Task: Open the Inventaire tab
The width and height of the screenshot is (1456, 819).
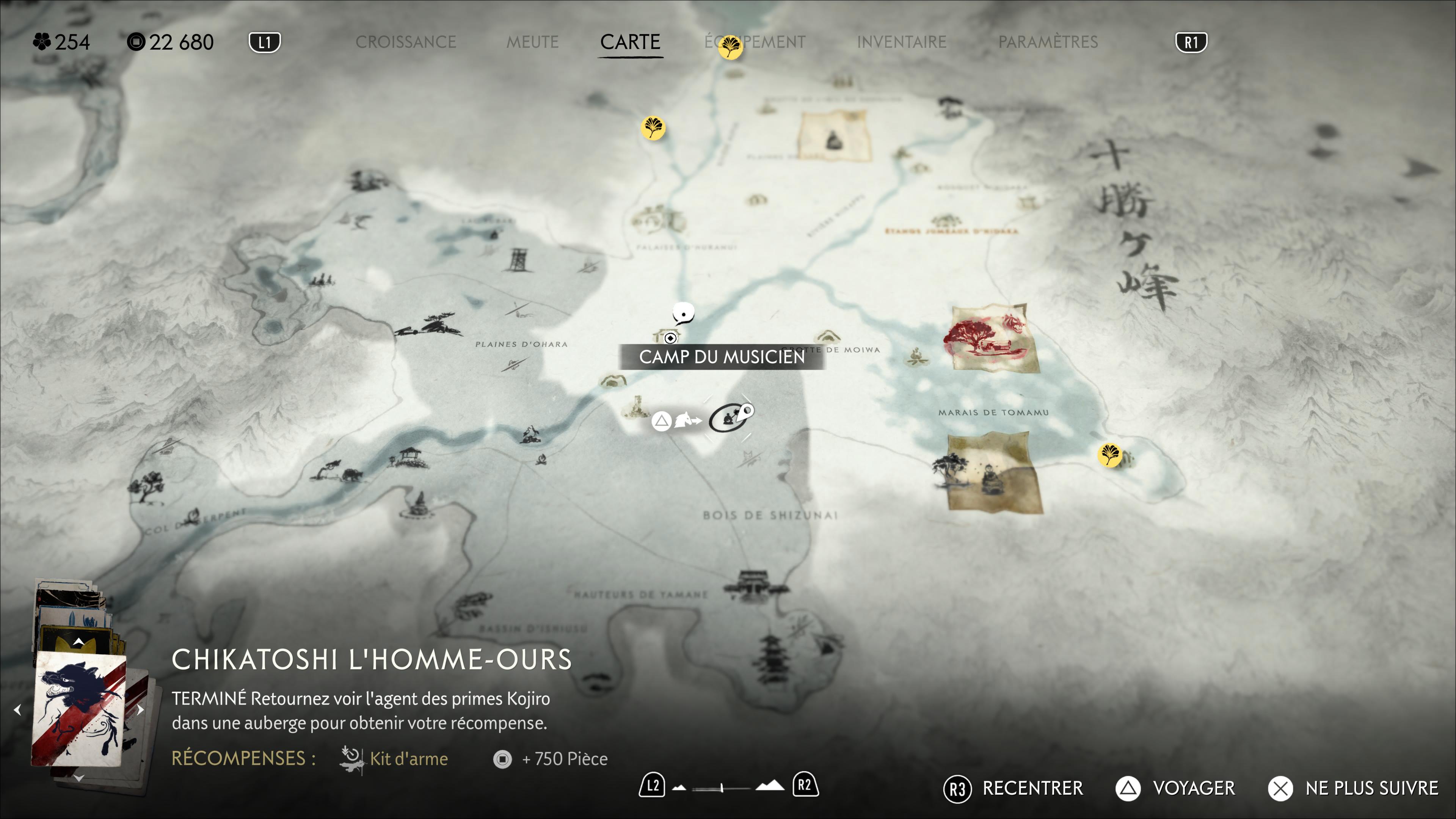Action: pyautogui.click(x=902, y=42)
